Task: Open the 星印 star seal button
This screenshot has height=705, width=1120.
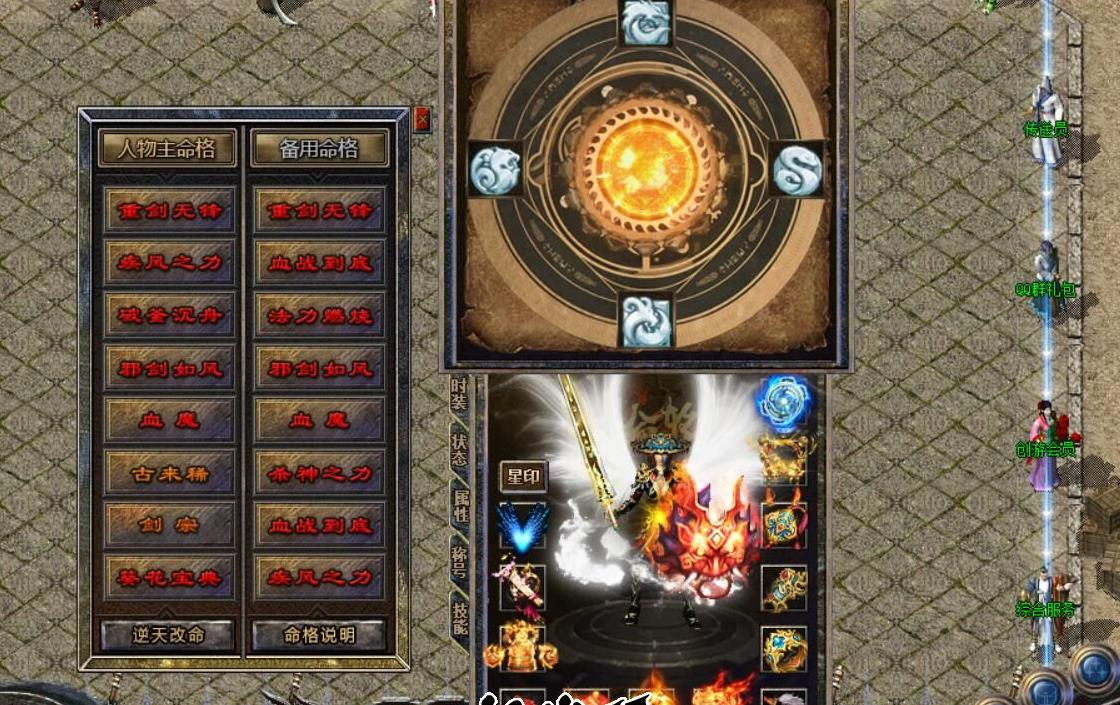Action: click(x=523, y=477)
